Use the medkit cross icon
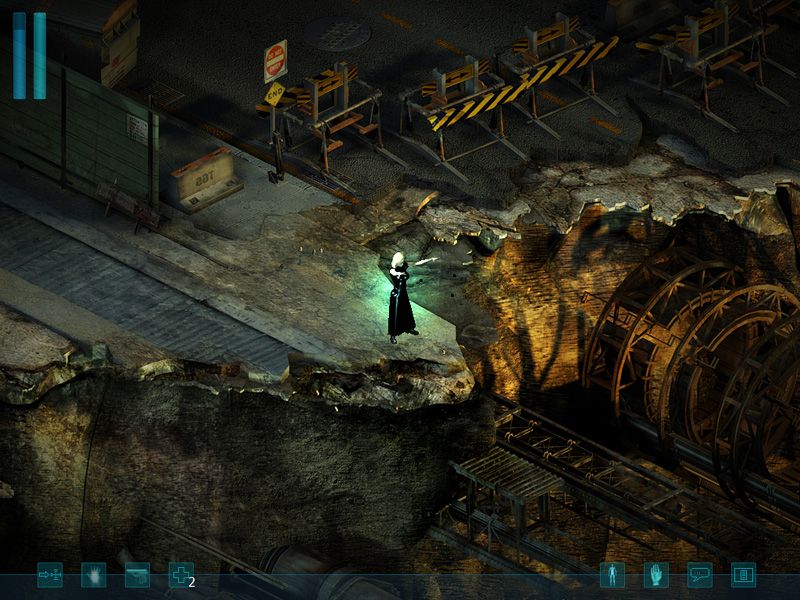The height and width of the screenshot is (600, 800). coord(180,575)
